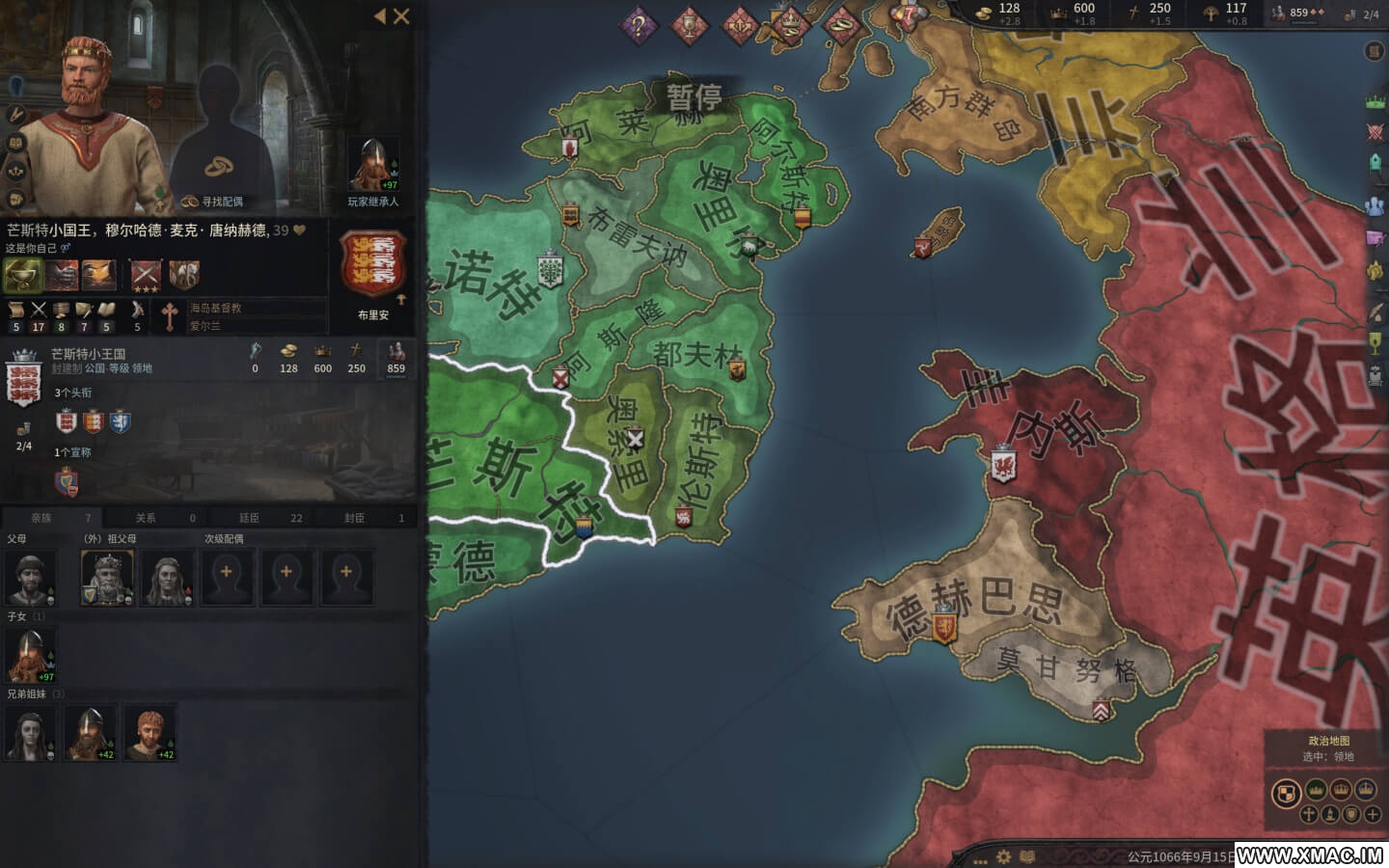The image size is (1389, 868).
Task: Go back using the left arrow button
Action: [x=380, y=15]
